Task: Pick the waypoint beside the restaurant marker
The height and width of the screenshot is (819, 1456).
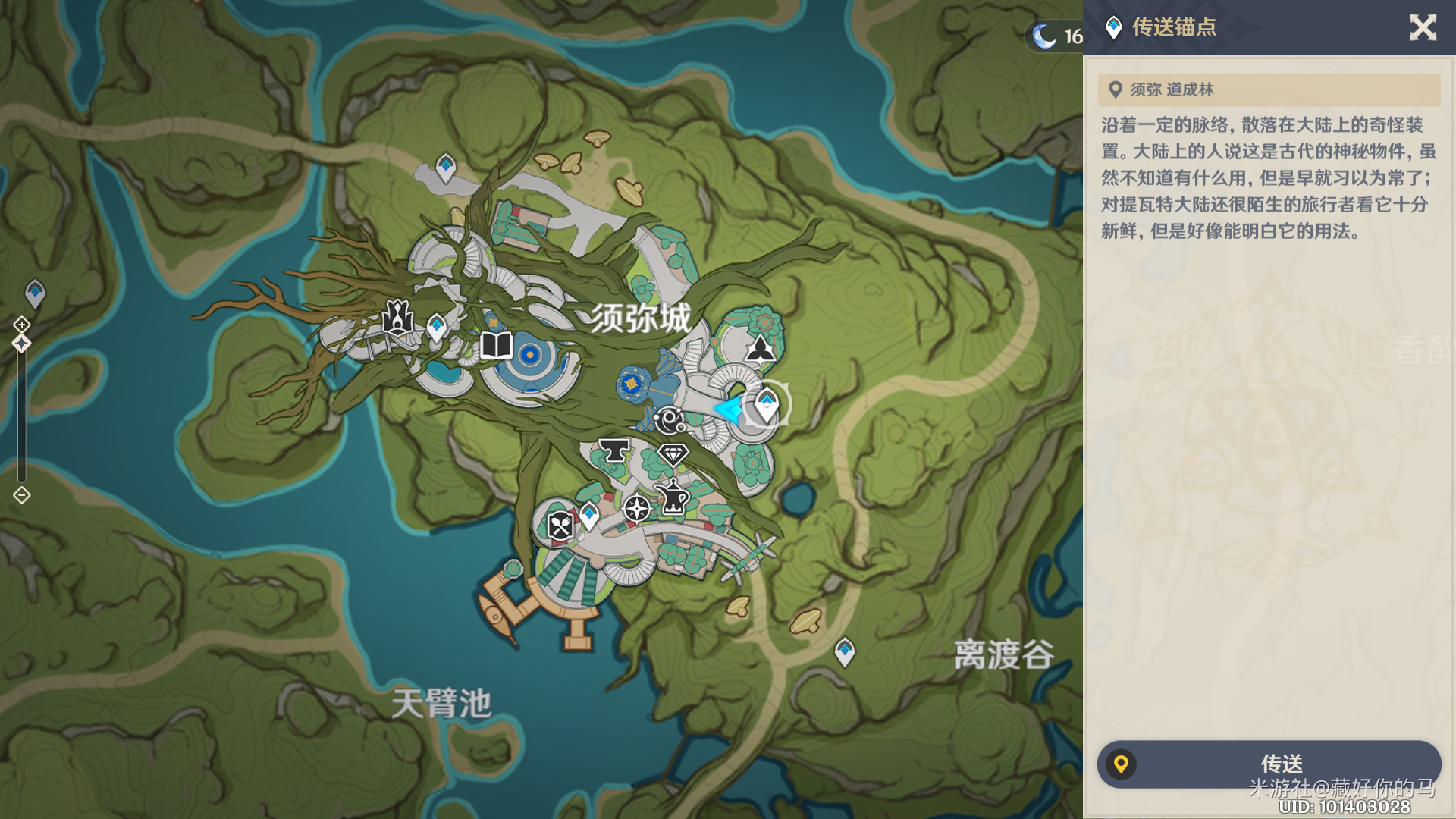Action: pyautogui.click(x=589, y=516)
